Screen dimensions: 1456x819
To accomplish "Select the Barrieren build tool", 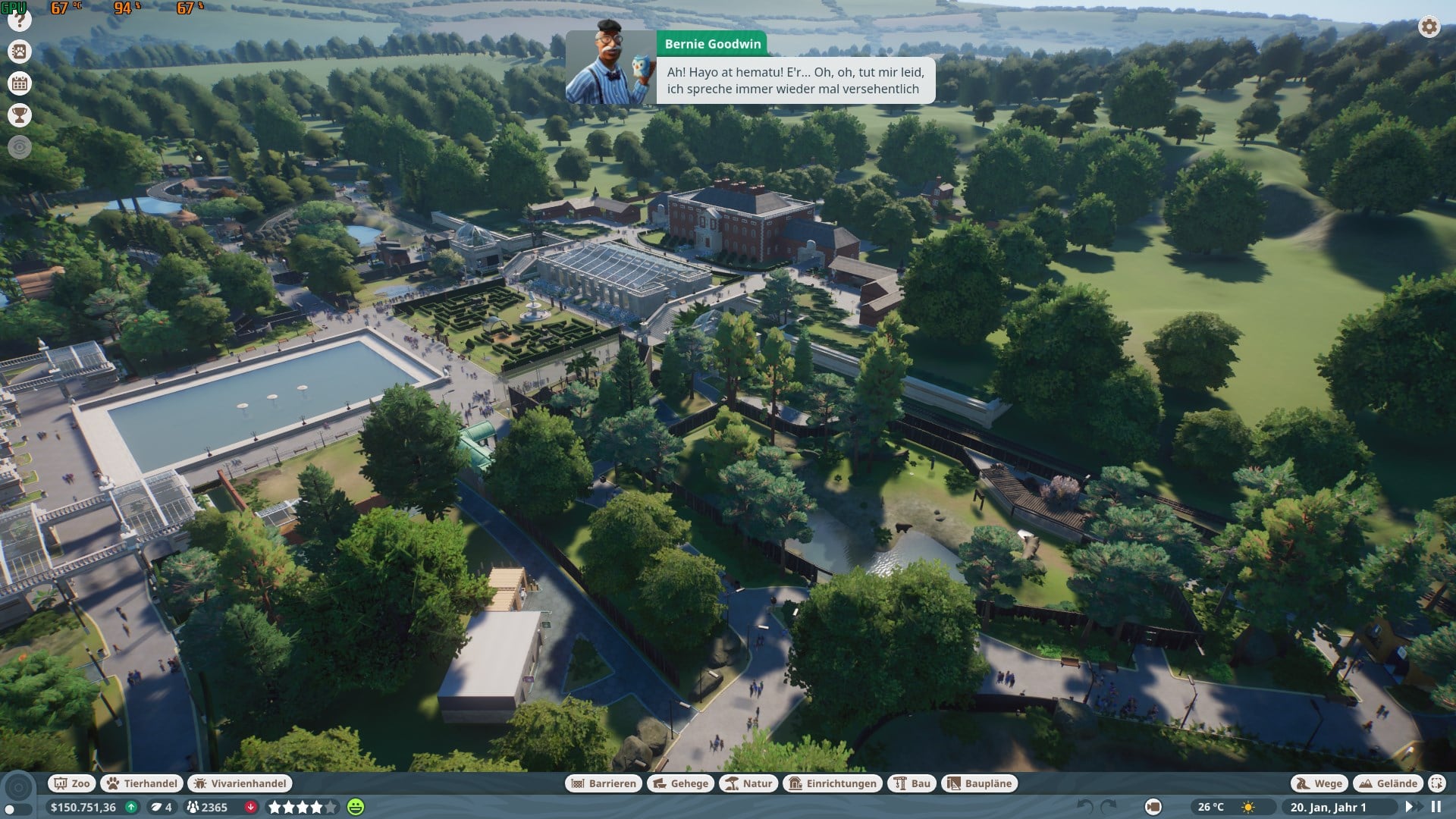I will (x=604, y=783).
